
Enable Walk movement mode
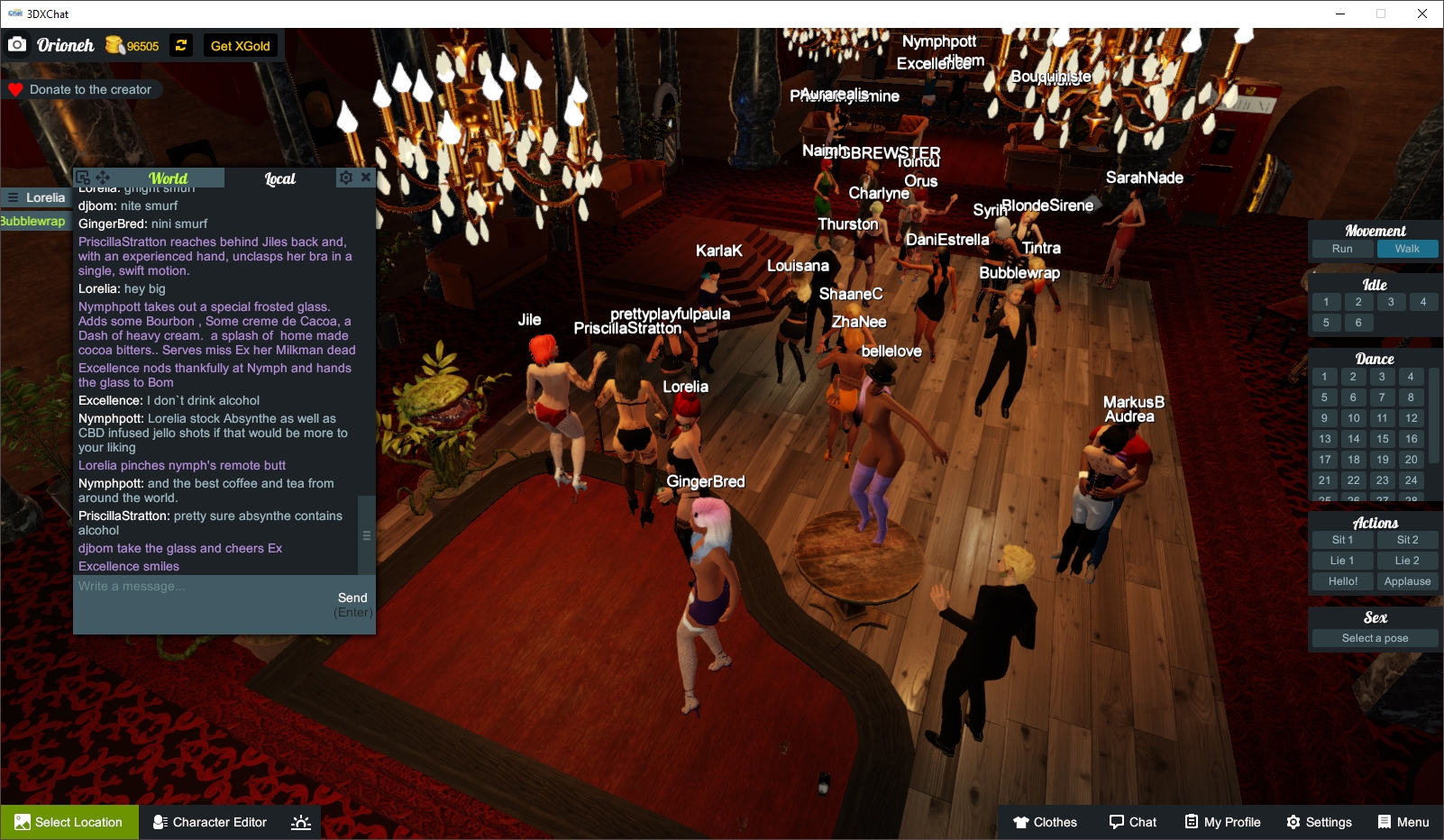[x=1407, y=248]
